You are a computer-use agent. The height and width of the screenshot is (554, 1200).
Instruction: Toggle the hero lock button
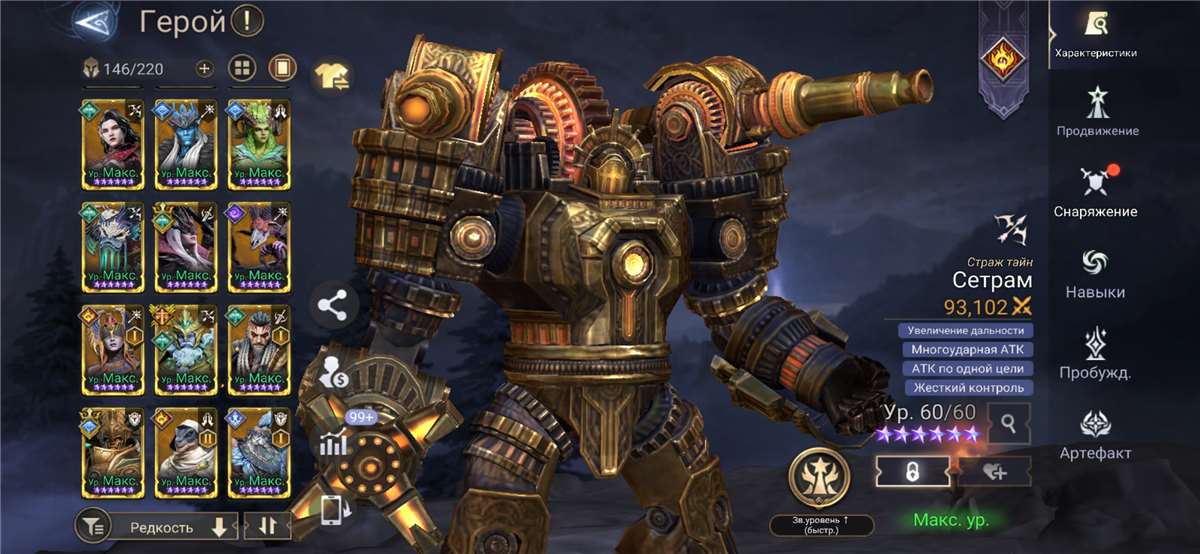pos(912,473)
